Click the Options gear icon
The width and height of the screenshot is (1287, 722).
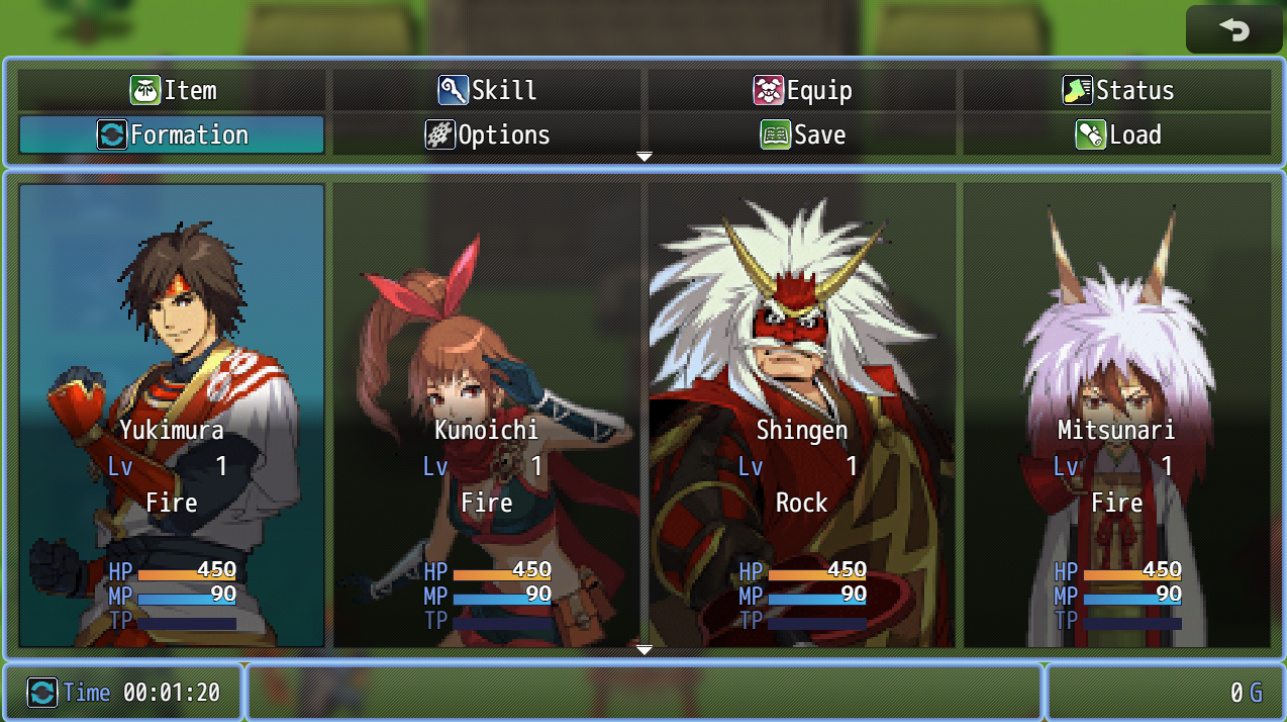click(x=443, y=134)
